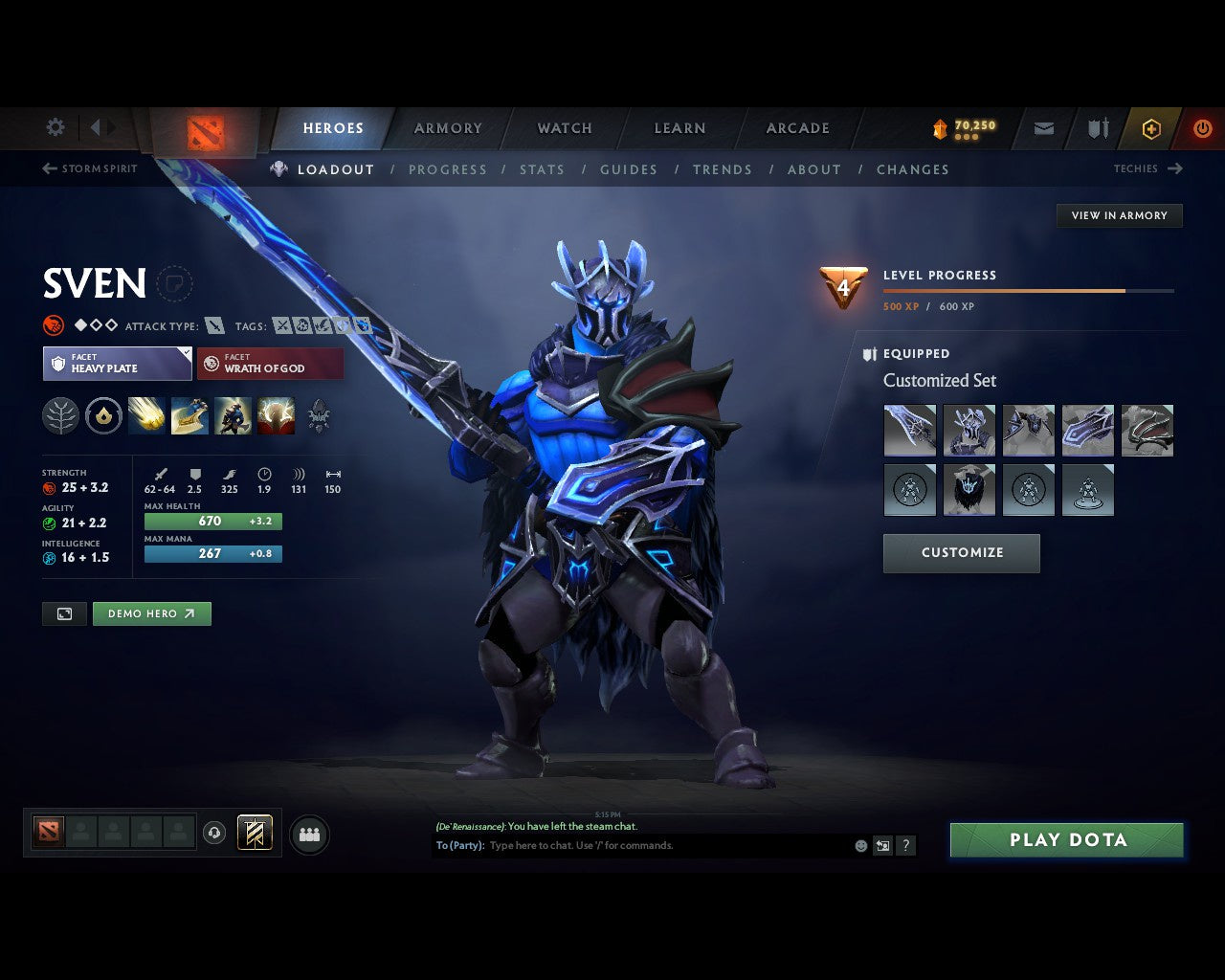Open Sven's Great Cleave ability icon
The image size is (1225, 980).
[189, 415]
